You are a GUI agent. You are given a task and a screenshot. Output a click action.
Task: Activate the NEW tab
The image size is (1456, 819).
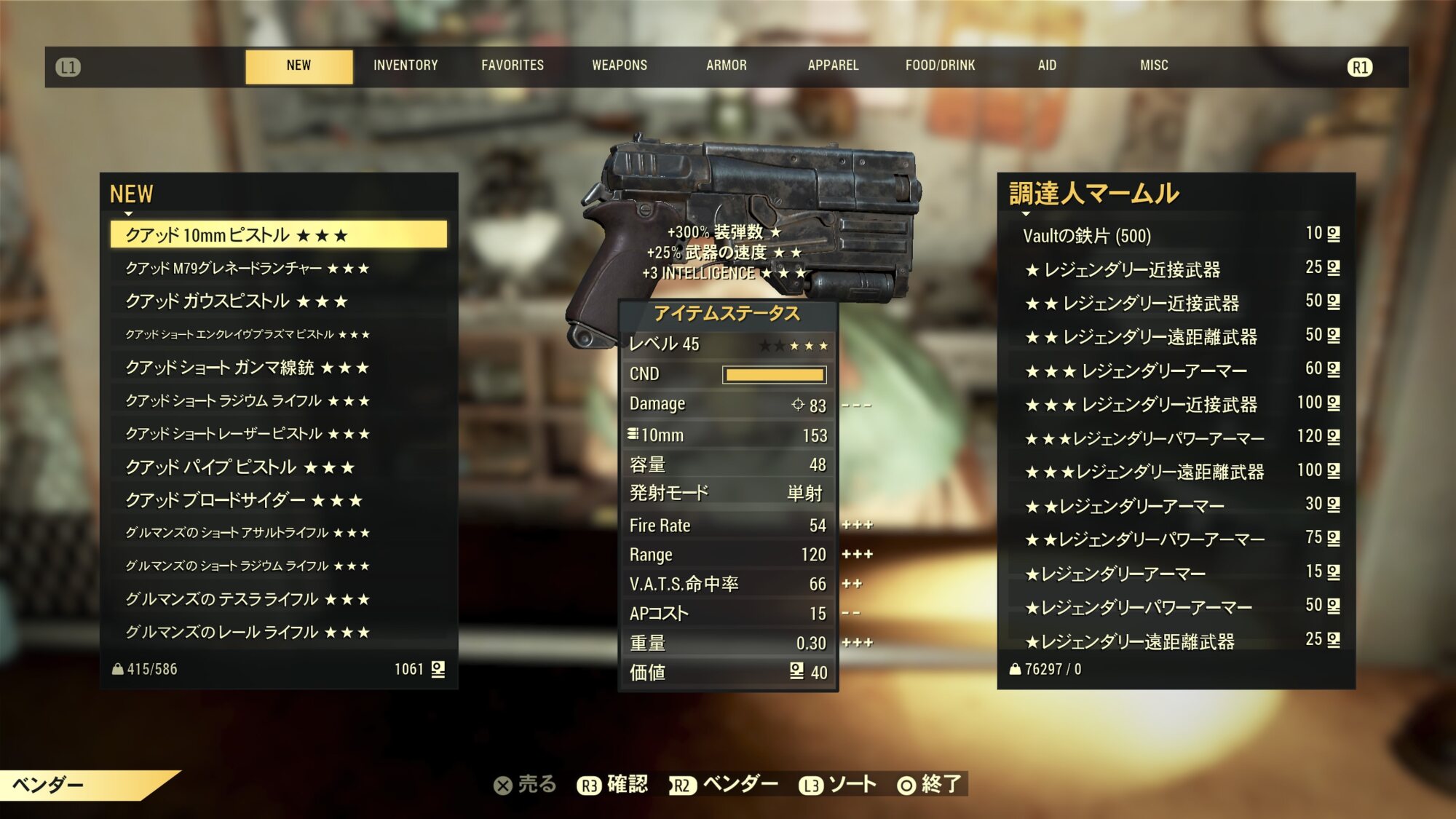tap(298, 66)
